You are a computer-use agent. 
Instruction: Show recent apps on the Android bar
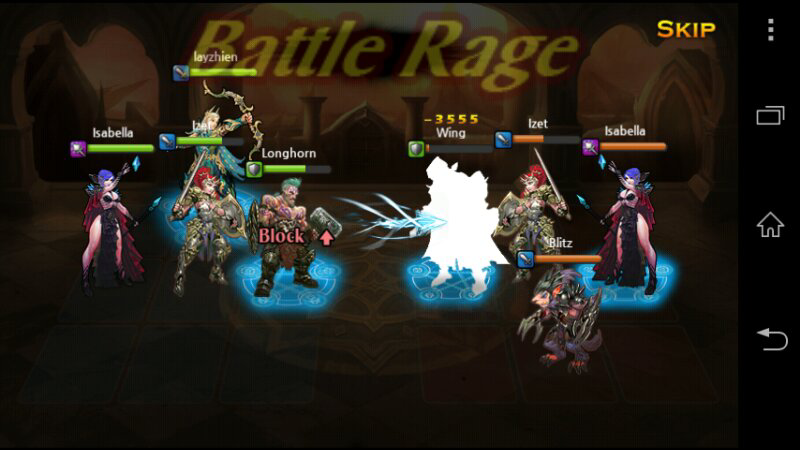pyautogui.click(x=770, y=116)
